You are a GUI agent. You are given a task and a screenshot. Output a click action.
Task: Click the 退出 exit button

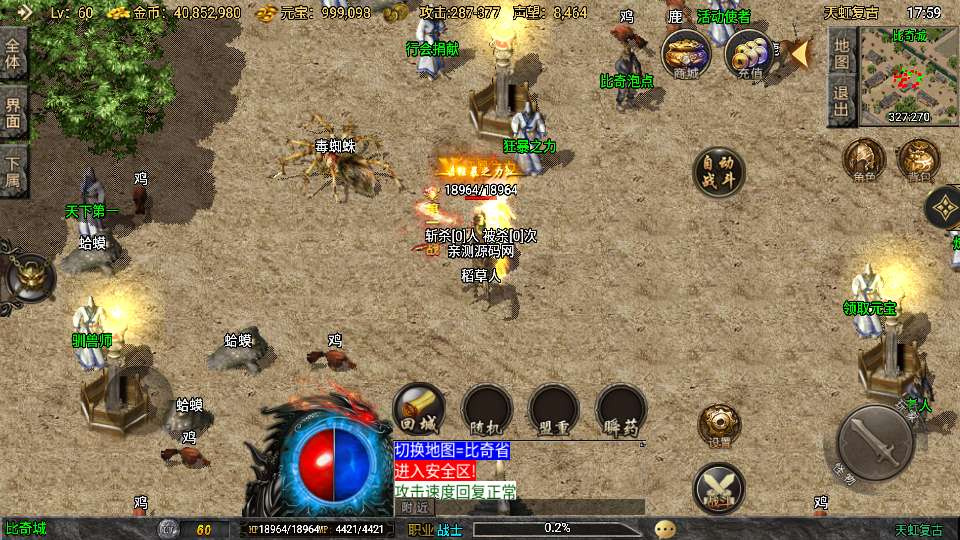(842, 101)
